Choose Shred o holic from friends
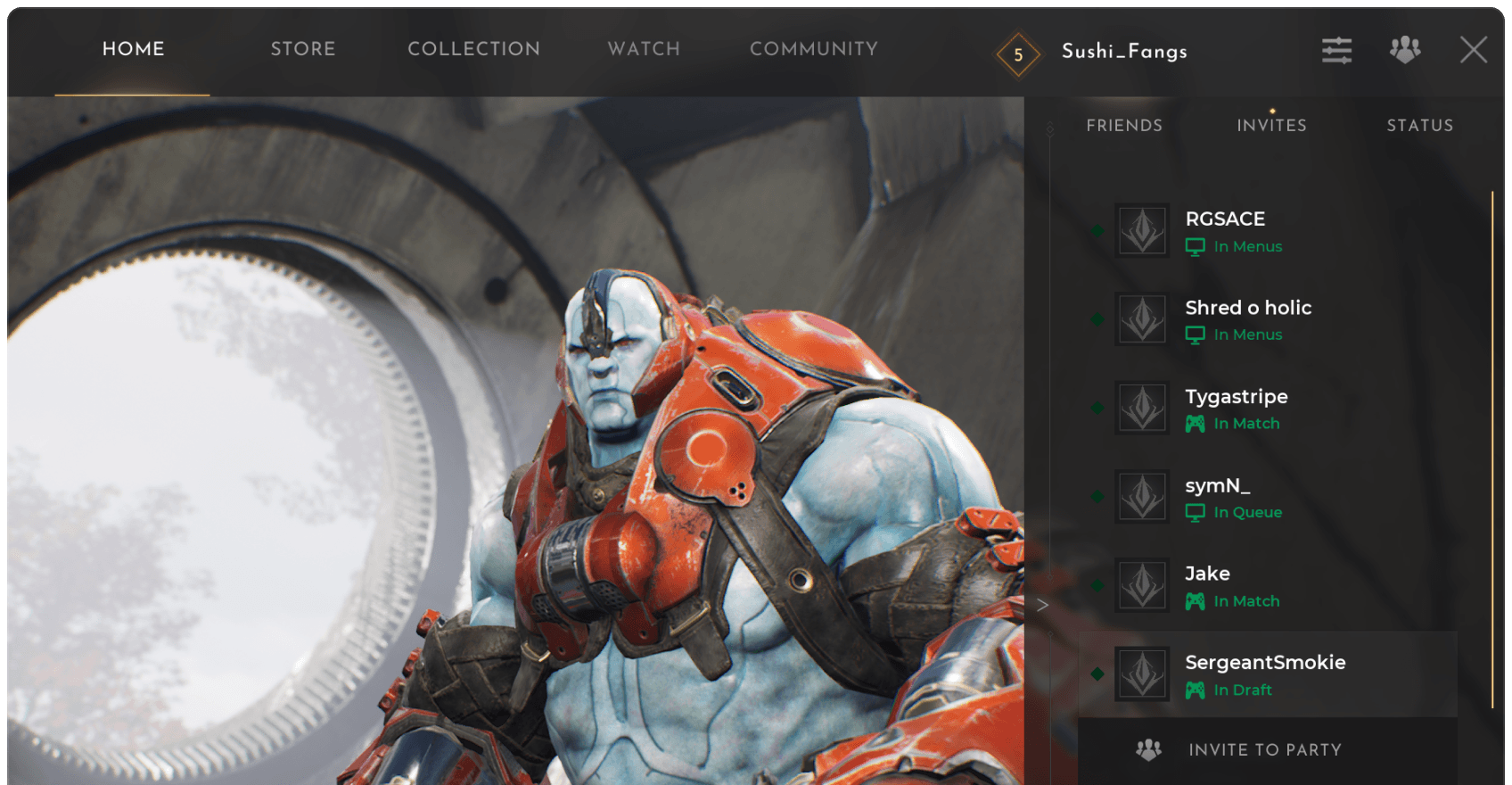Image resolution: width=1512 pixels, height=785 pixels. [x=1266, y=319]
